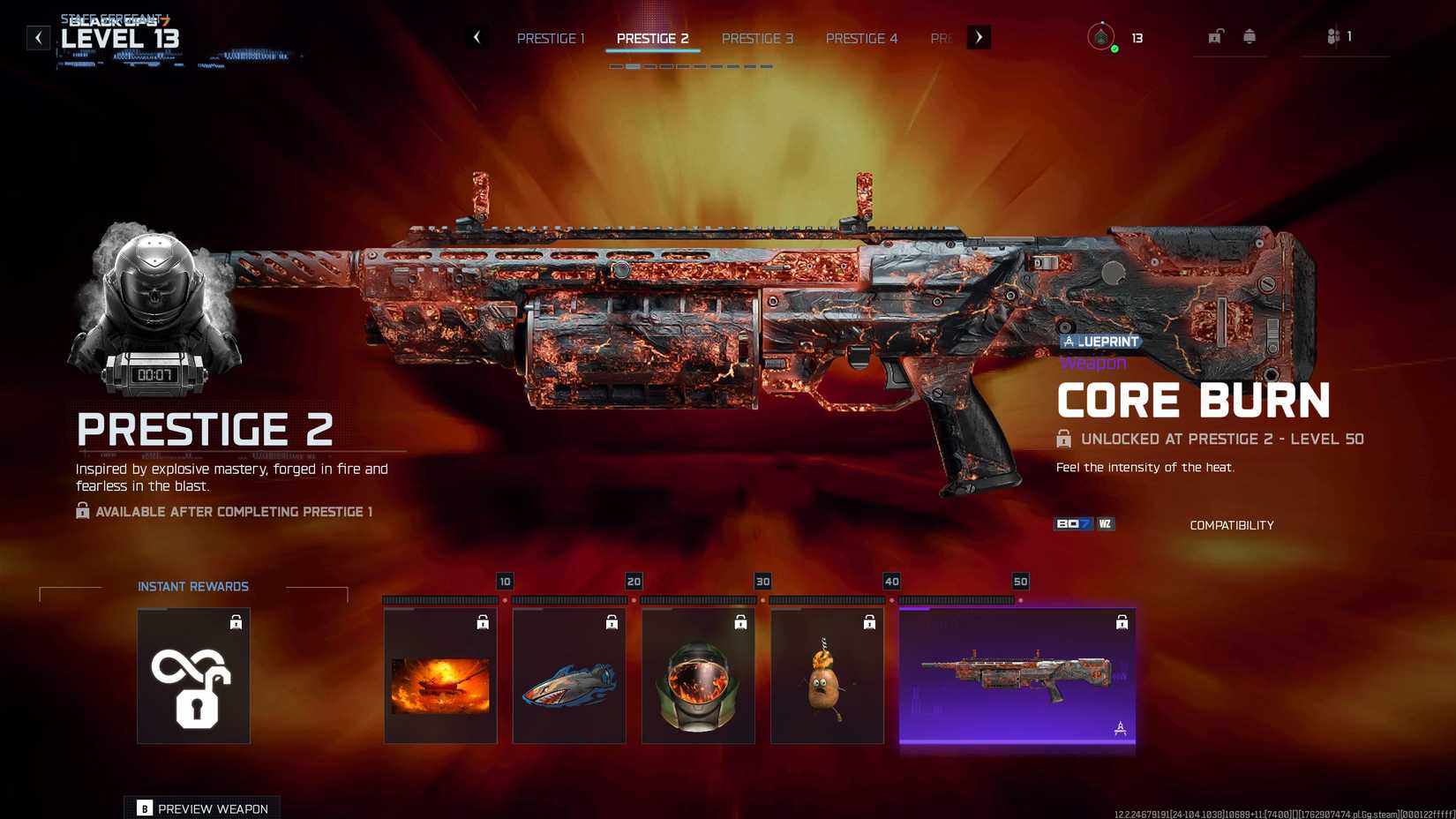The height and width of the screenshot is (819, 1456).
Task: Switch to the Prestige 3 tab
Action: click(757, 38)
